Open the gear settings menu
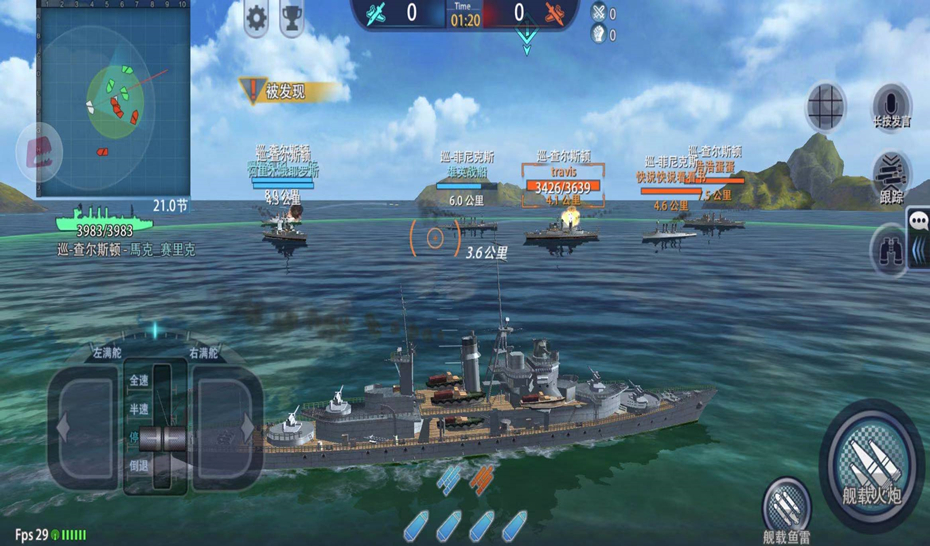This screenshot has height=546, width=930. click(257, 17)
